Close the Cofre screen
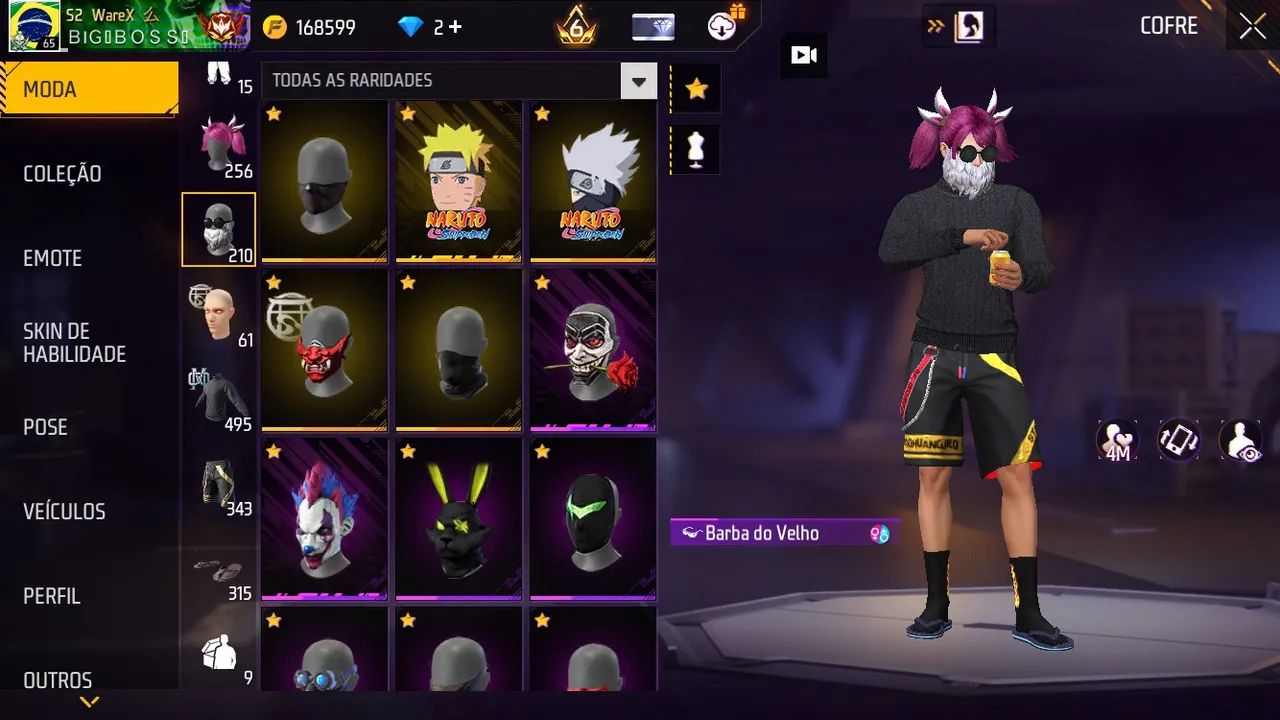The width and height of the screenshot is (1280, 720). click(1252, 27)
